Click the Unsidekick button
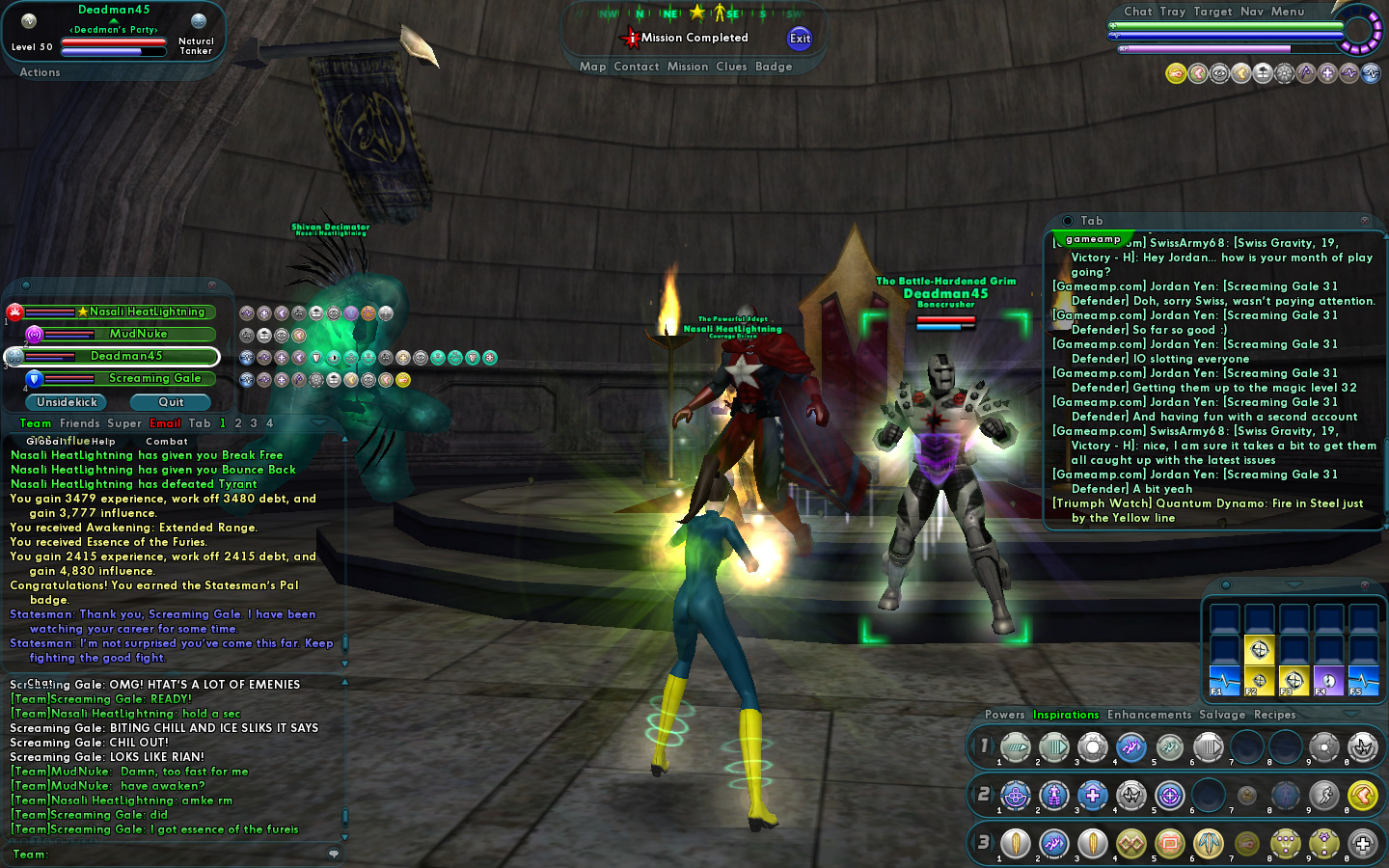Image resolution: width=1389 pixels, height=868 pixels. [67, 402]
